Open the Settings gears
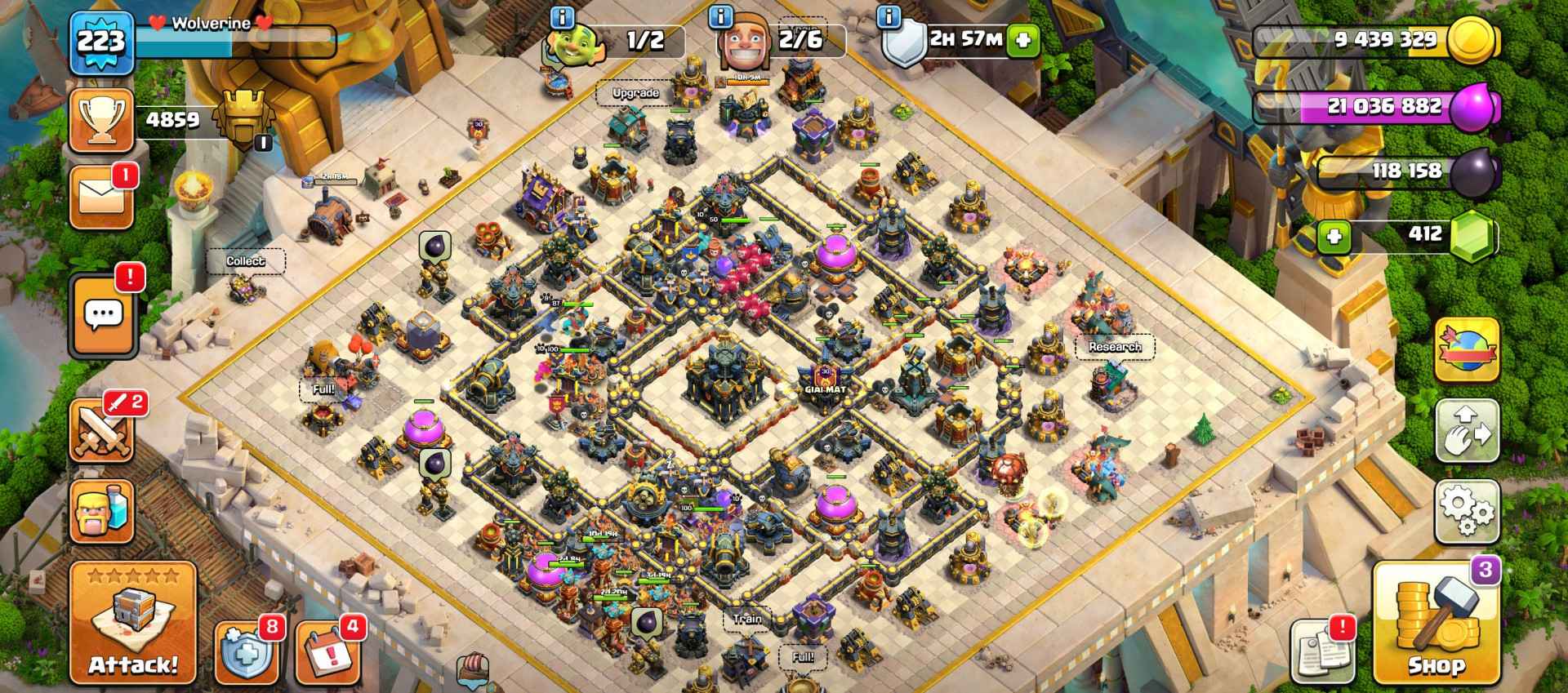This screenshot has height=693, width=1568. 1467,511
